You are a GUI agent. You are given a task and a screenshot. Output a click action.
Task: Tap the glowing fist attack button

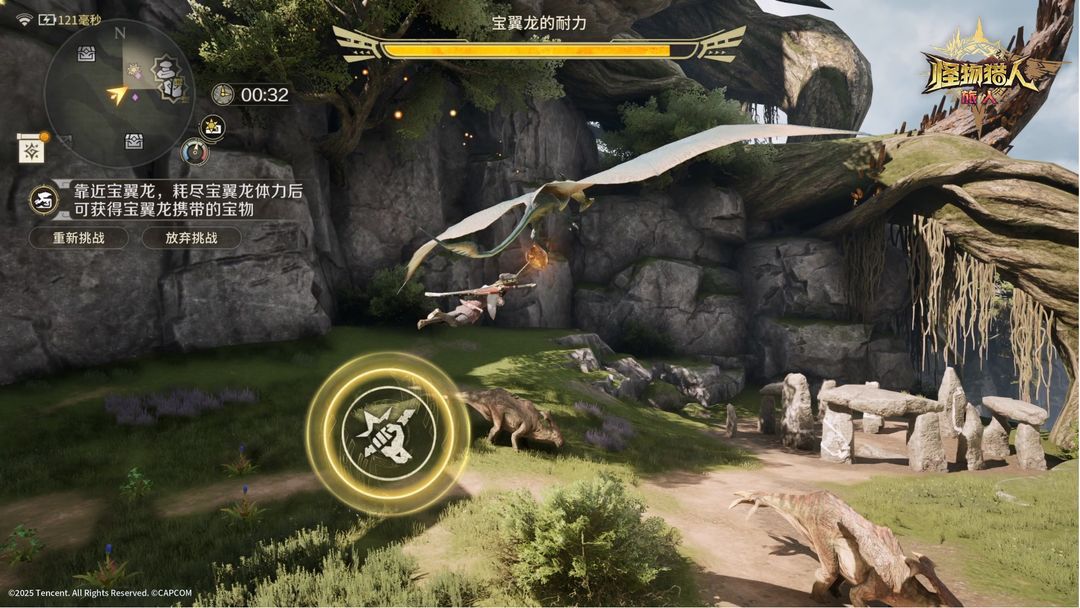point(387,433)
